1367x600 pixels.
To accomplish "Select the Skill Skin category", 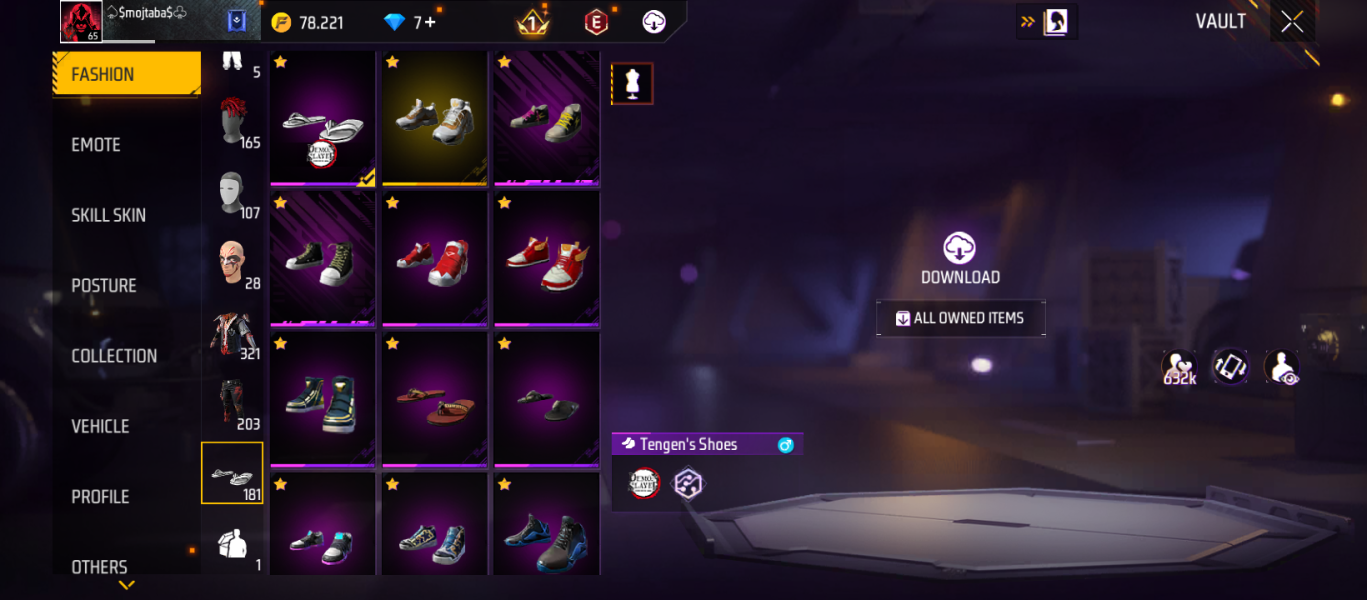I will click(x=108, y=215).
